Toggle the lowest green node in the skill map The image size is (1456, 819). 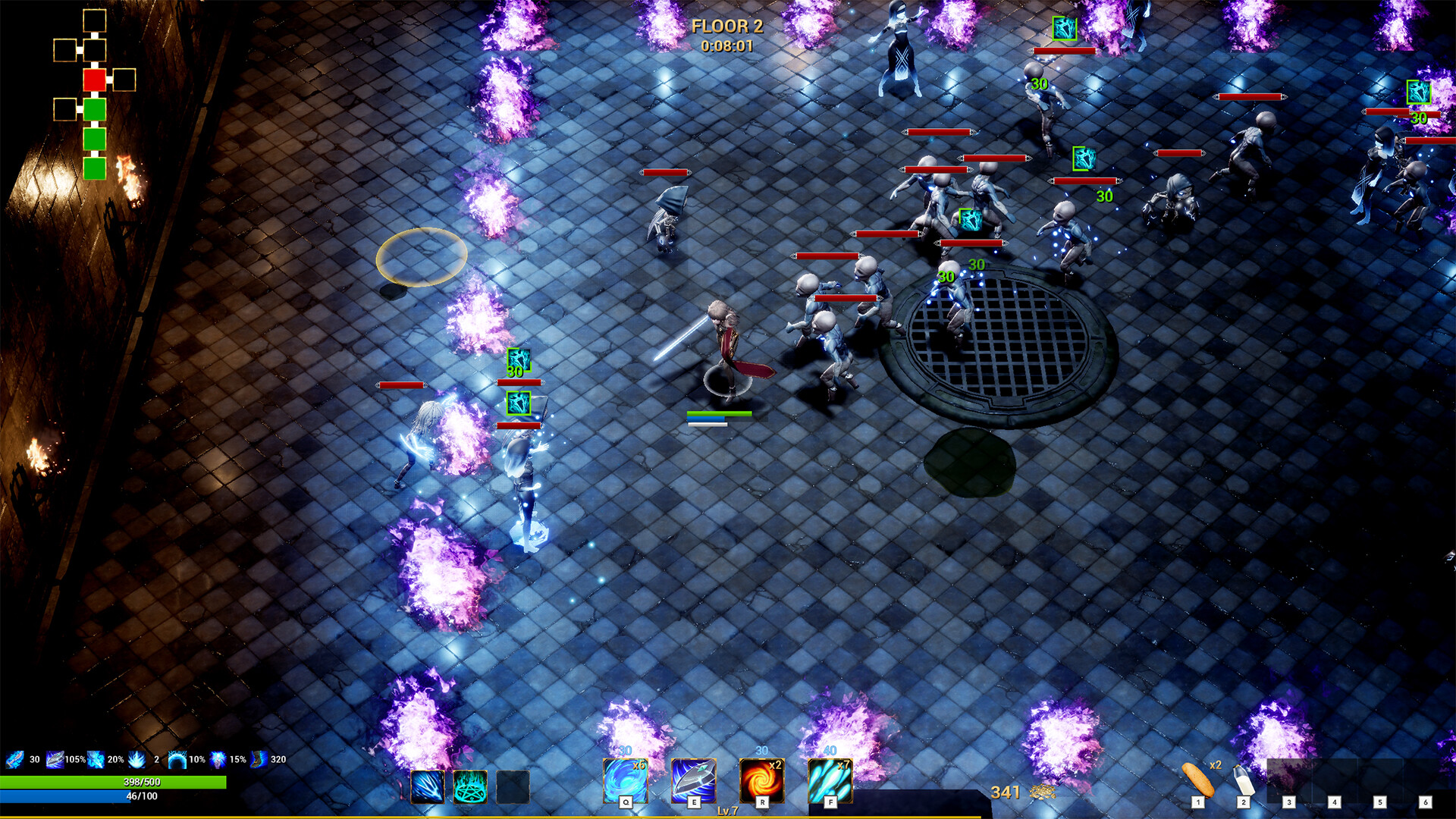(x=95, y=167)
